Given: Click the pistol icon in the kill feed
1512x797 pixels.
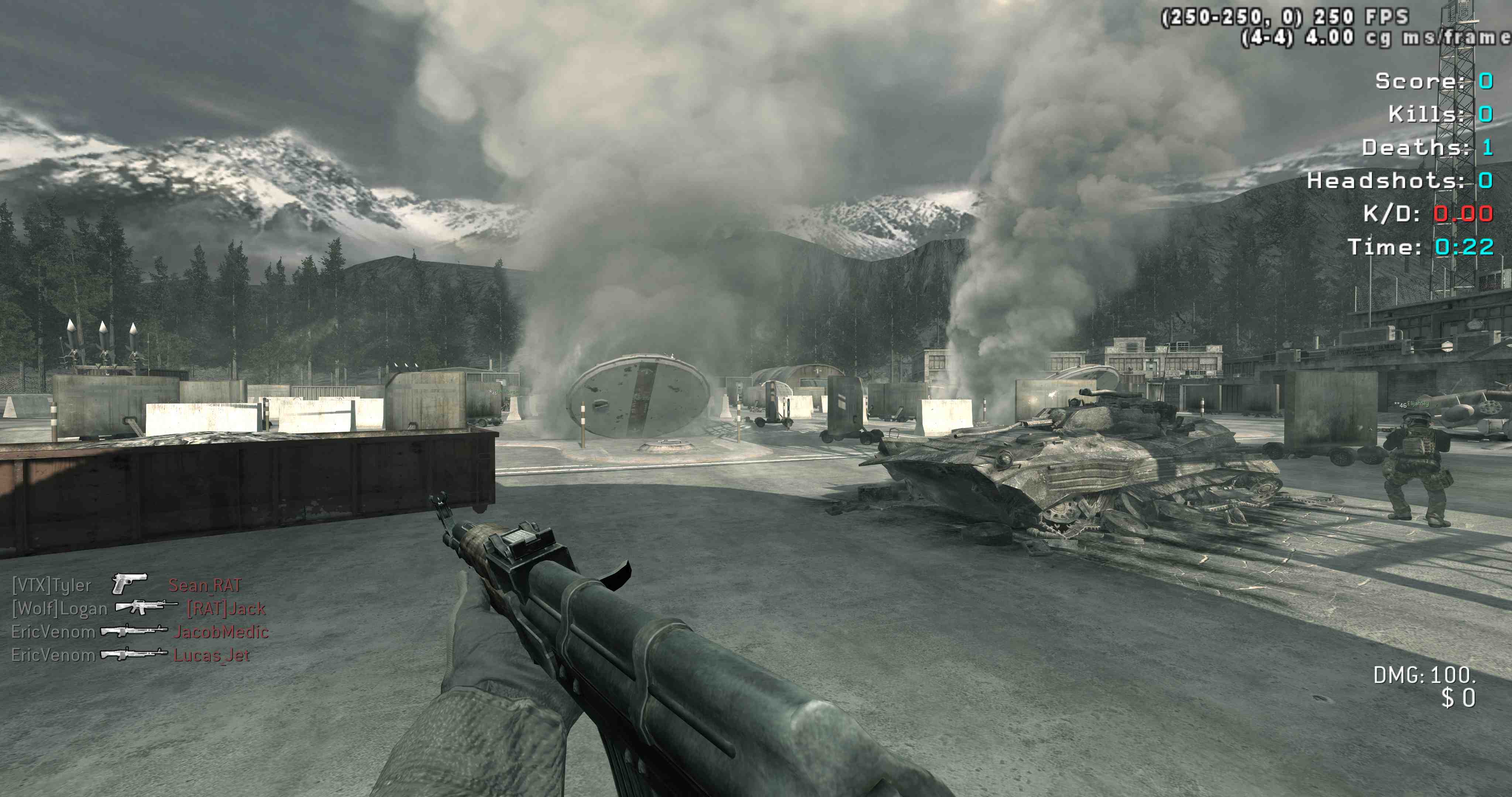Looking at the screenshot, I should [x=129, y=583].
